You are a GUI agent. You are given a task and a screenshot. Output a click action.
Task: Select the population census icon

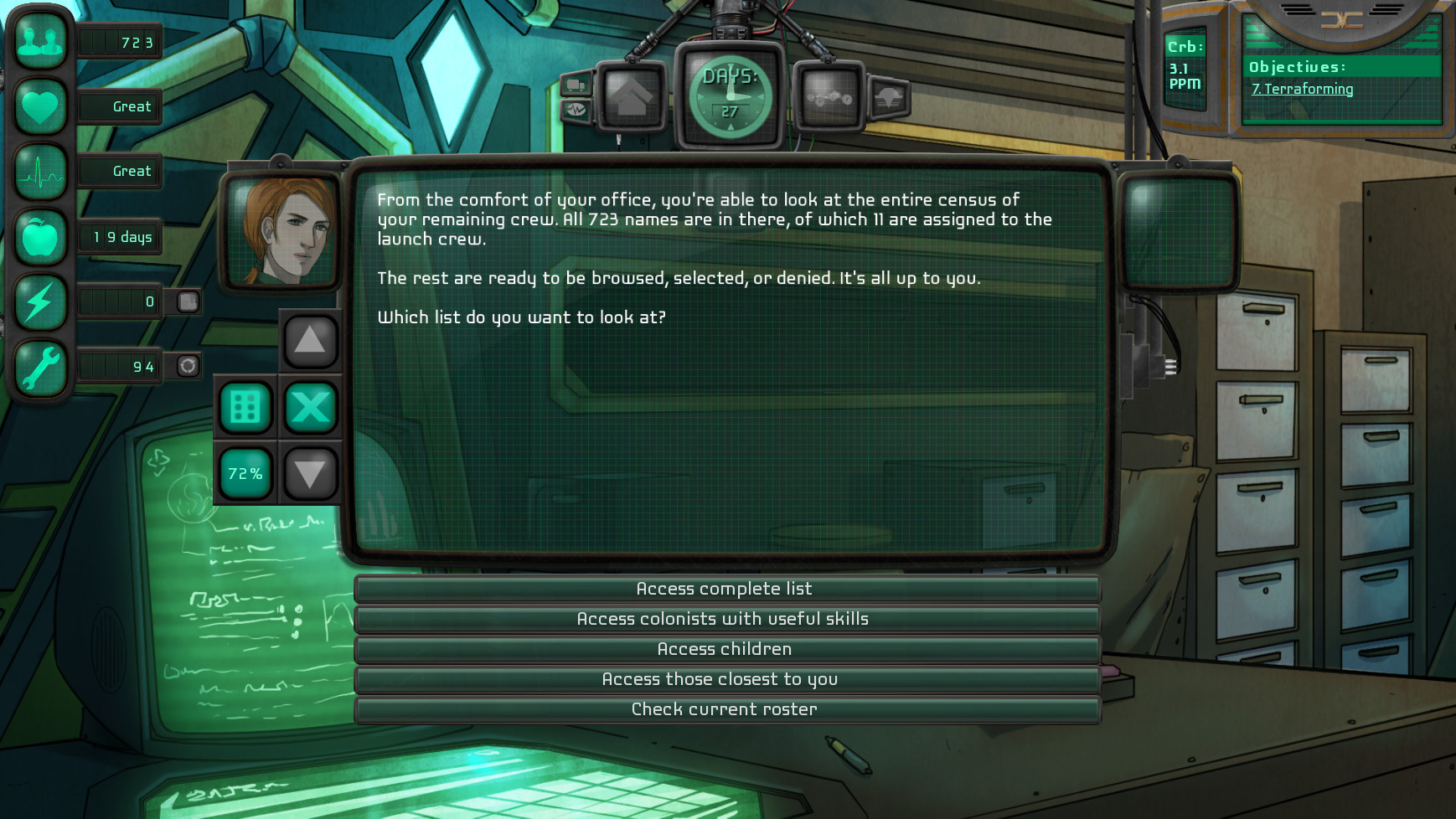[x=39, y=40]
